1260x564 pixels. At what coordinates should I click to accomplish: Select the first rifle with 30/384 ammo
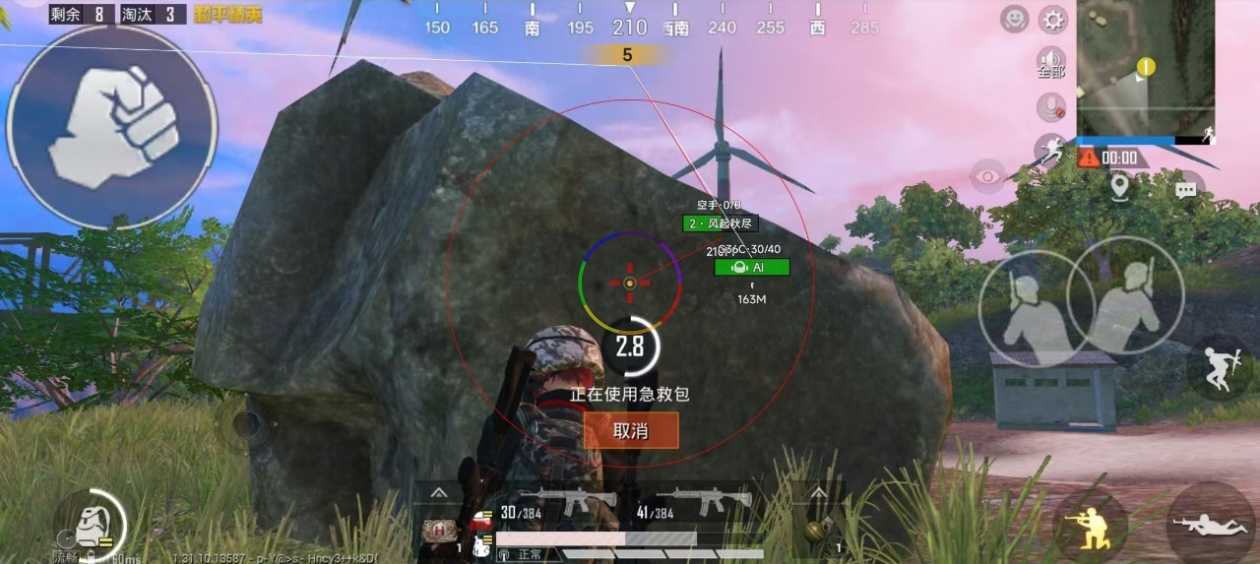558,505
